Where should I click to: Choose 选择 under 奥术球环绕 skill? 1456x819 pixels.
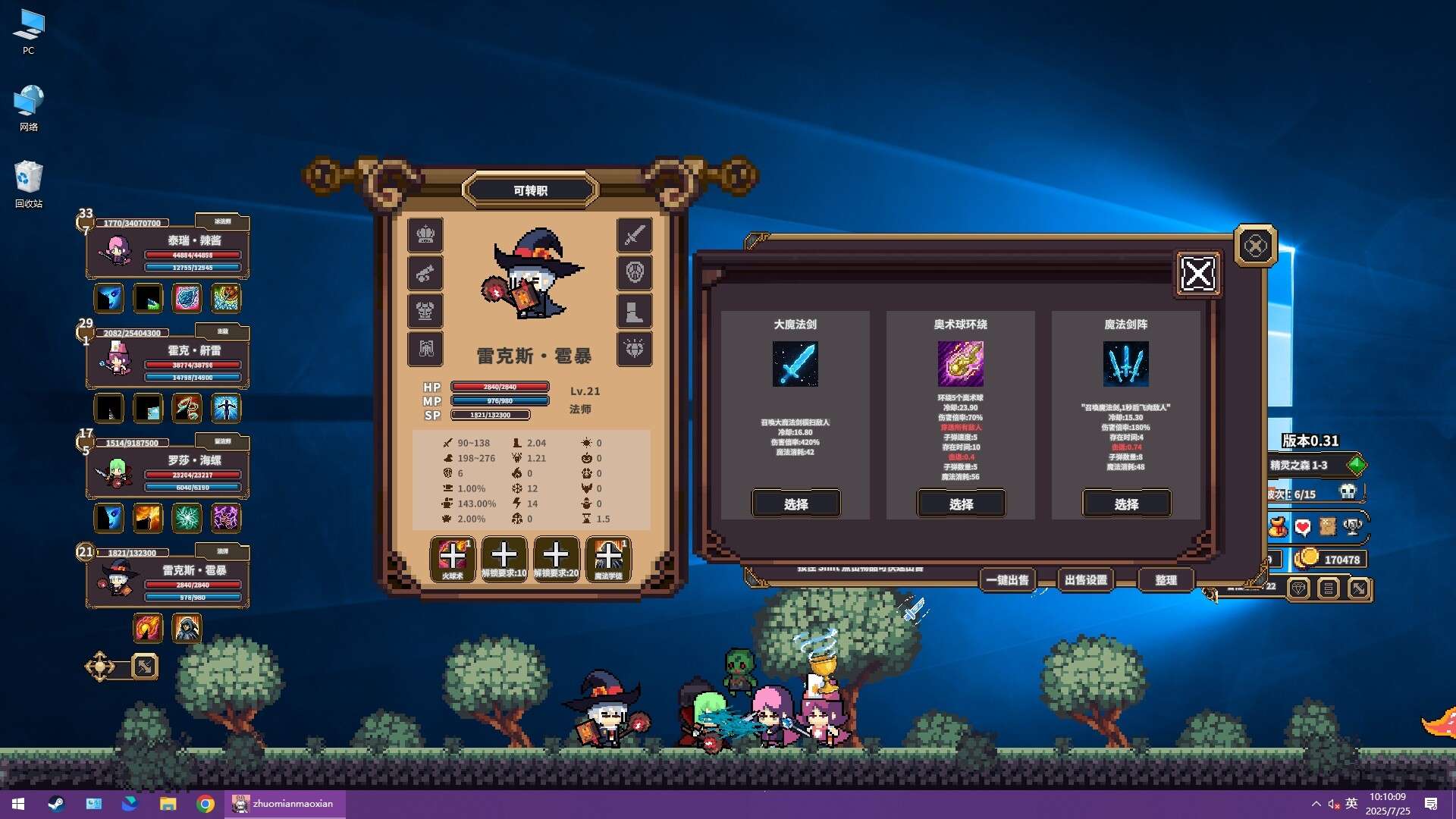pos(961,504)
